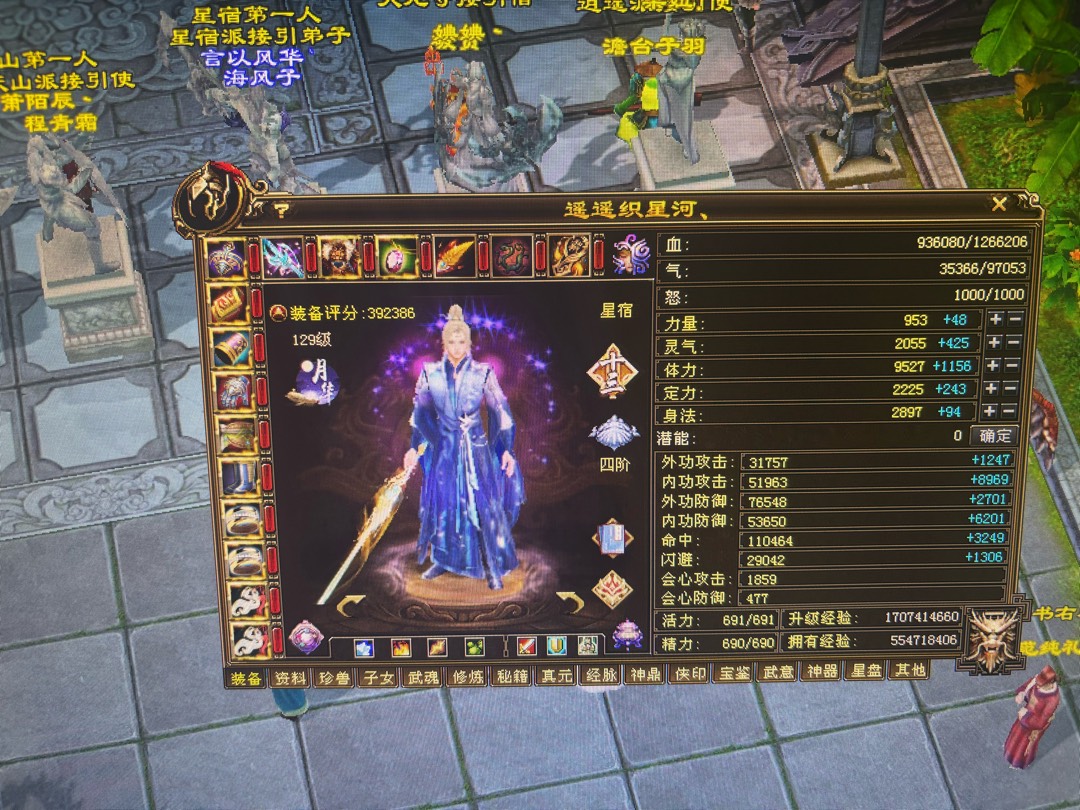This screenshot has width=1080, height=810.
Task: Show the 修炼 tab
Action: click(x=468, y=676)
